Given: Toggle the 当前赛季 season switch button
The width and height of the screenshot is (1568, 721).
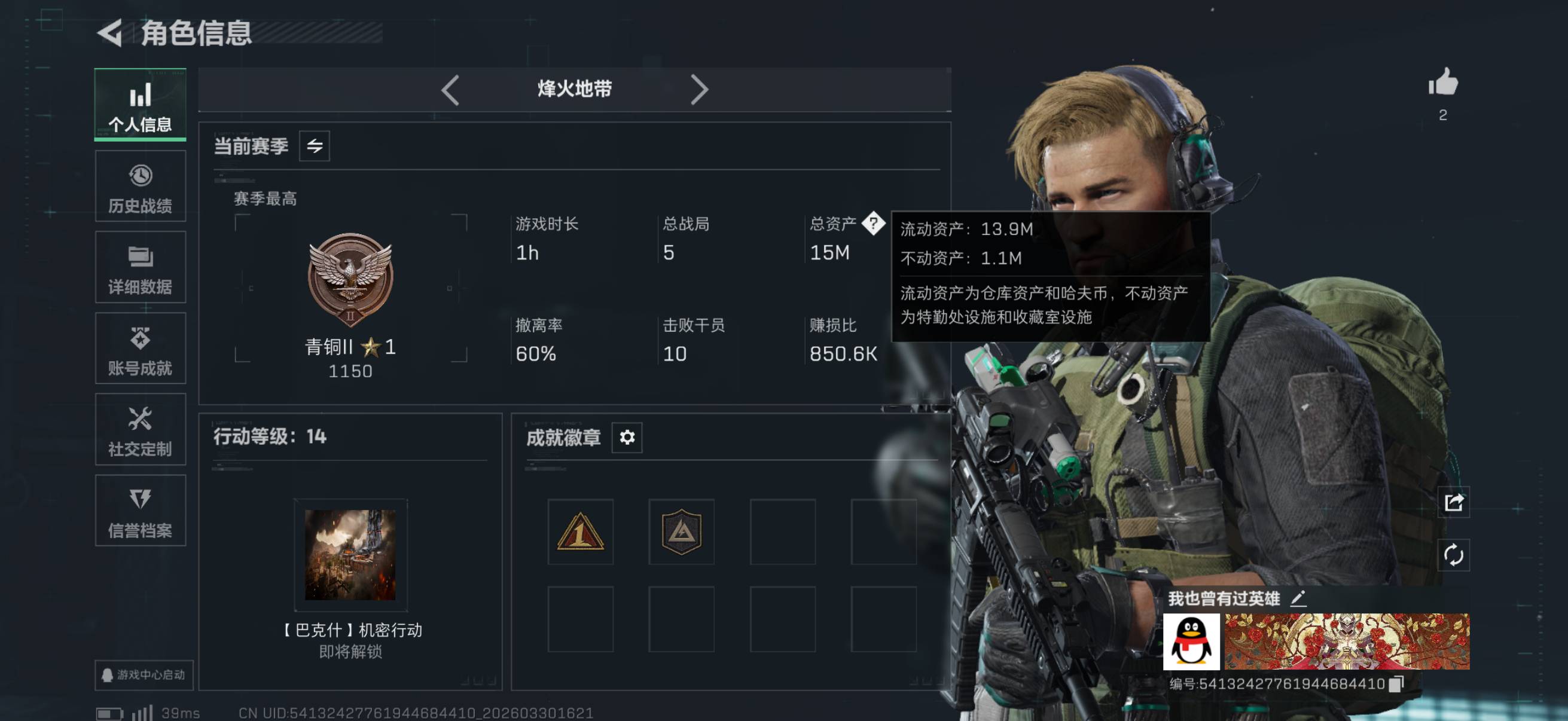Looking at the screenshot, I should click(314, 146).
